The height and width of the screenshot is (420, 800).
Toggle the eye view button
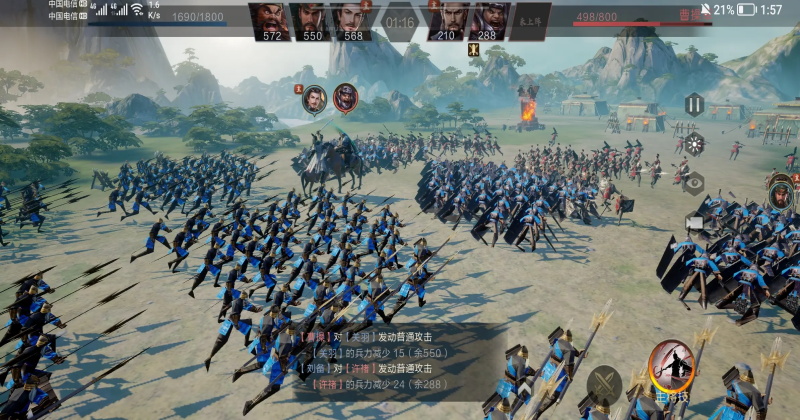point(694,183)
